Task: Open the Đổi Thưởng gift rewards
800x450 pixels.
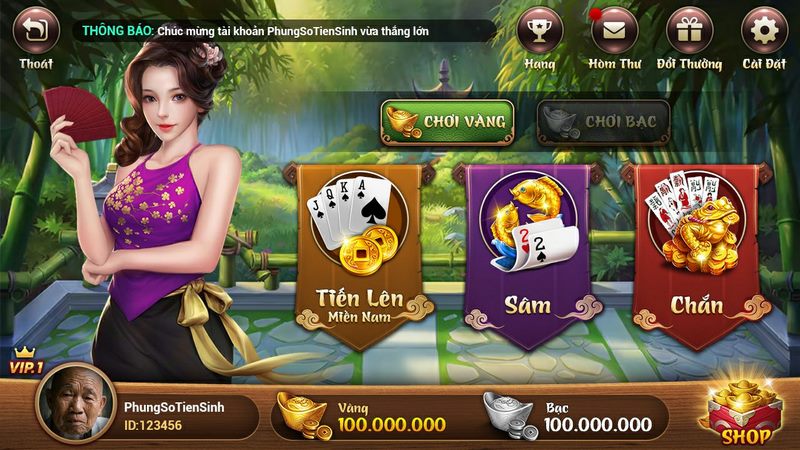Action: (x=689, y=31)
